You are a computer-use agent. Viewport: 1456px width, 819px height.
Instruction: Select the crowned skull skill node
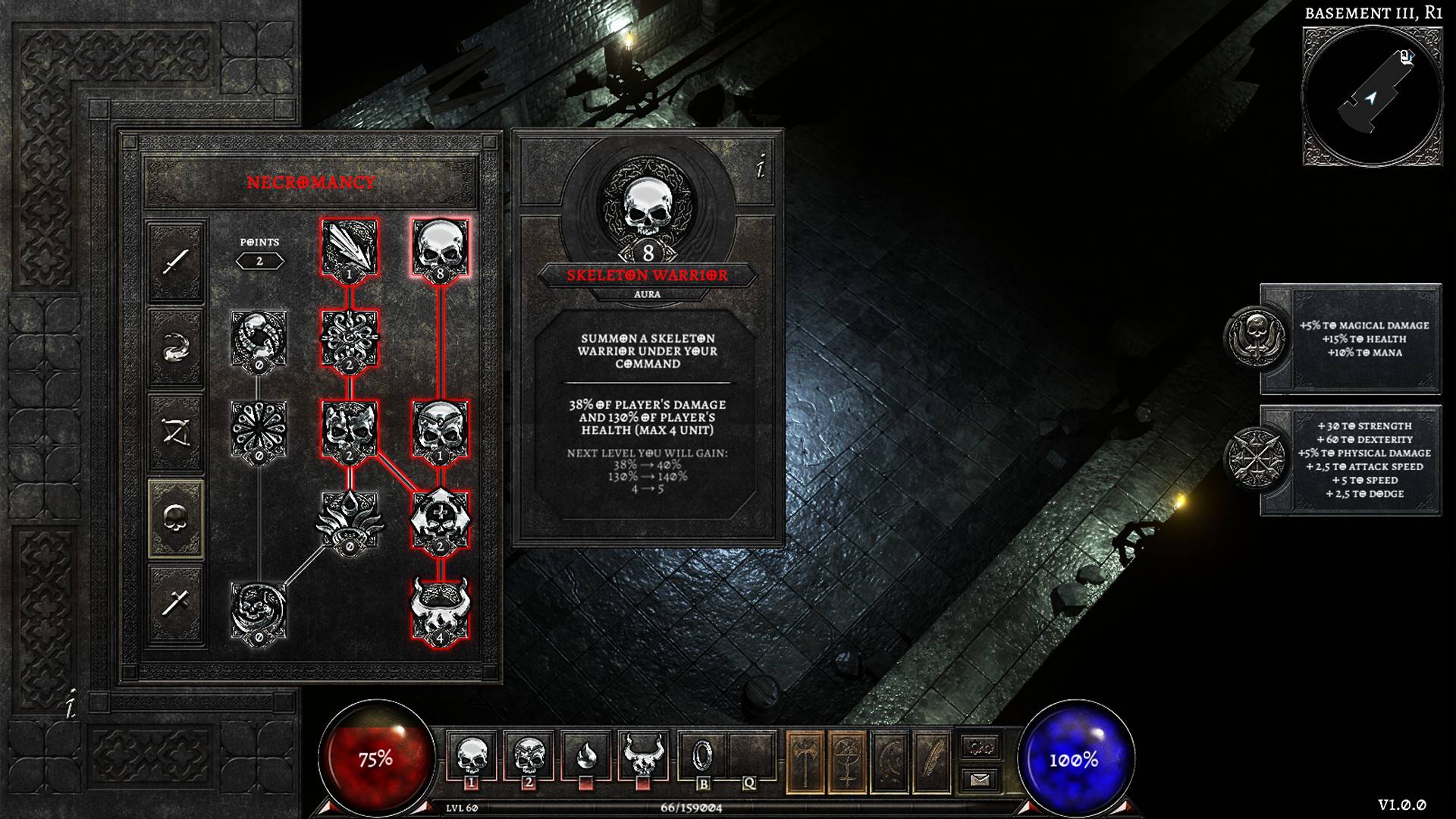(x=440, y=429)
